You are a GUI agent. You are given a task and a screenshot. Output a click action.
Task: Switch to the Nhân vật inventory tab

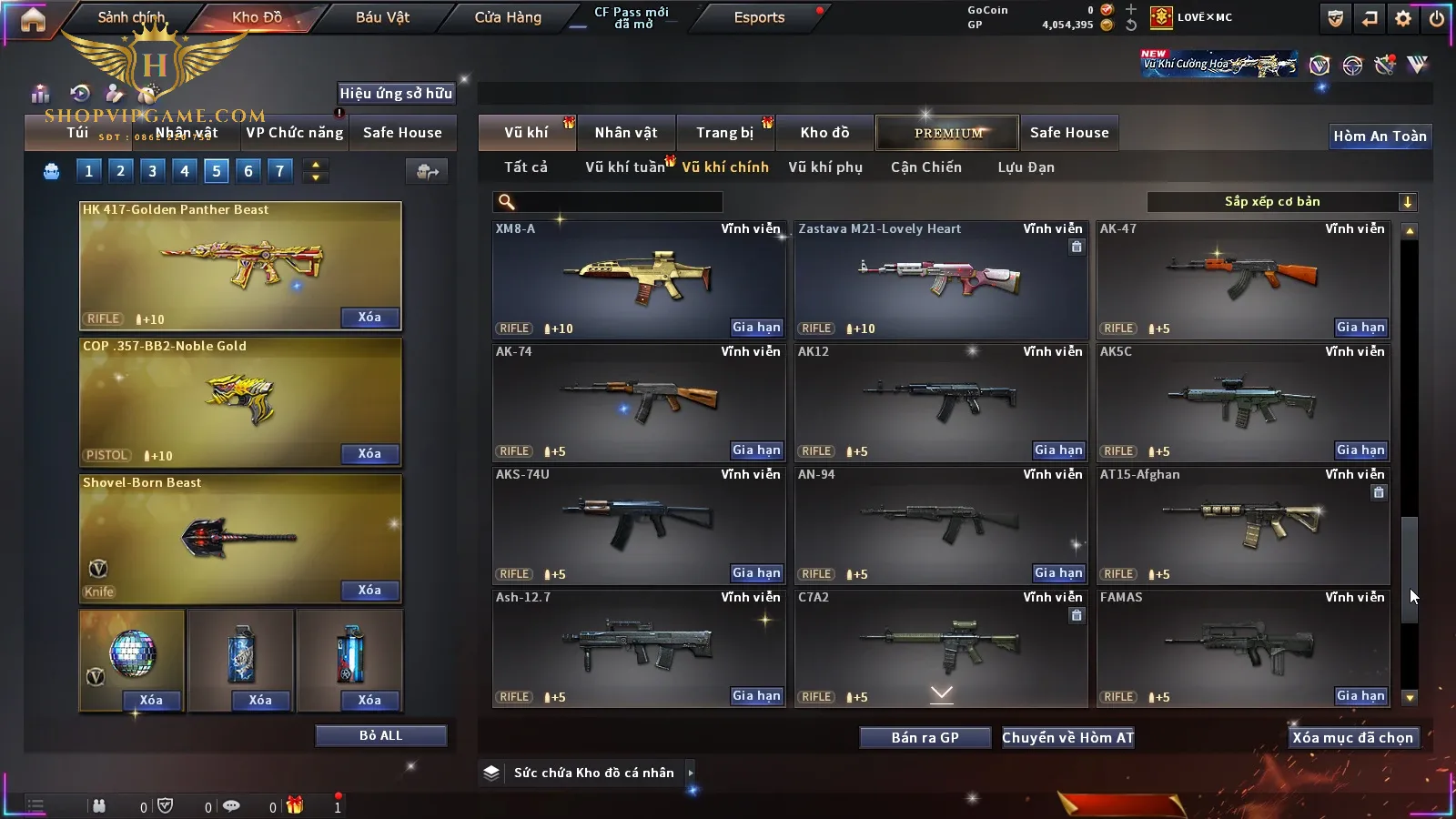click(x=626, y=133)
